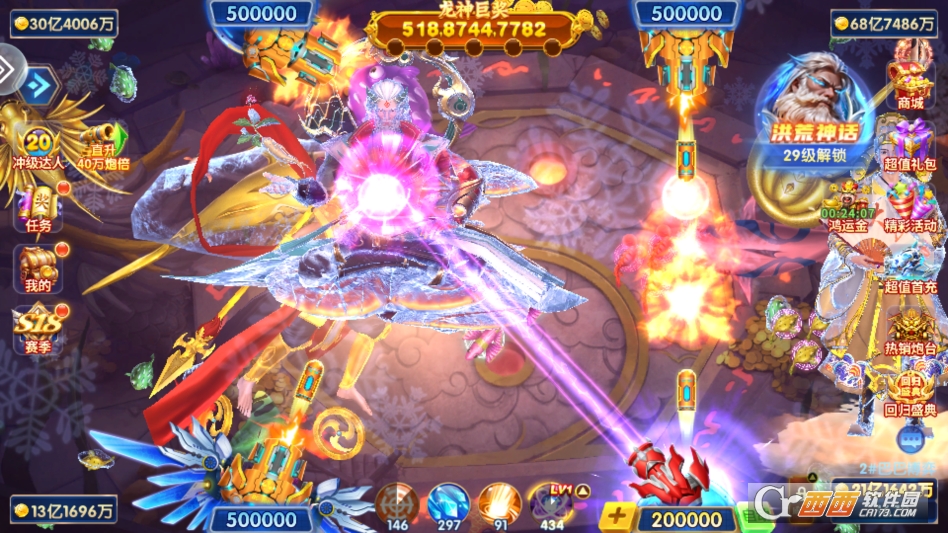The height and width of the screenshot is (533, 948).
Task: Open the 我的 treasure chest menu
Action: [37, 268]
